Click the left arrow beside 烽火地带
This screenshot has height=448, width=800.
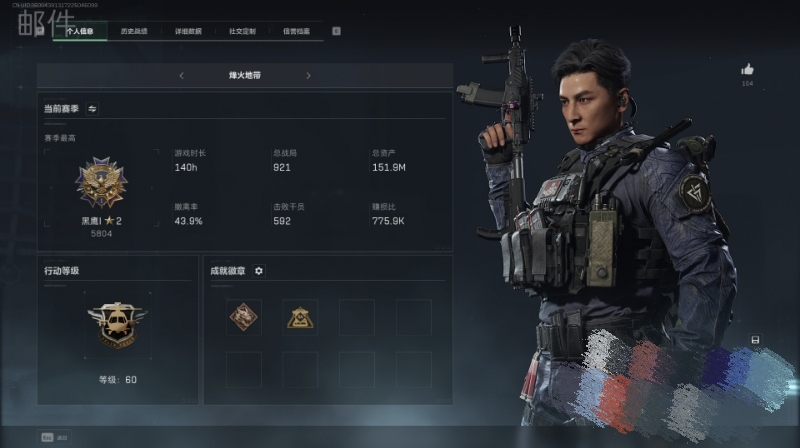coord(181,75)
